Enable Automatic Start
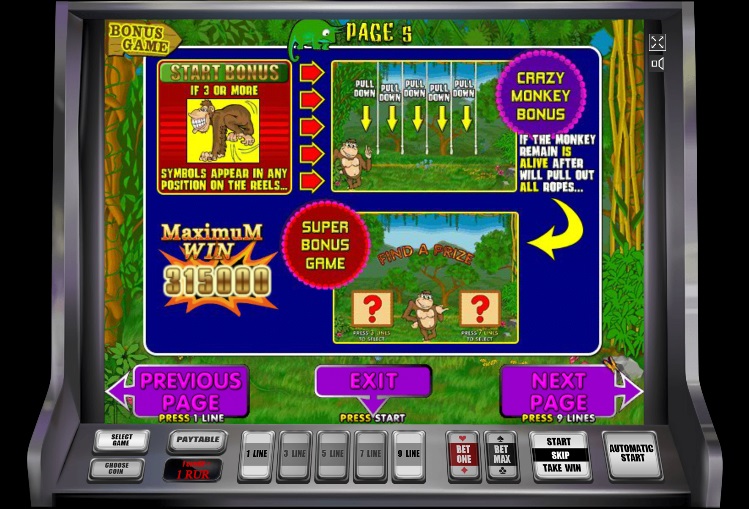This screenshot has width=749, height=509. pos(633,453)
